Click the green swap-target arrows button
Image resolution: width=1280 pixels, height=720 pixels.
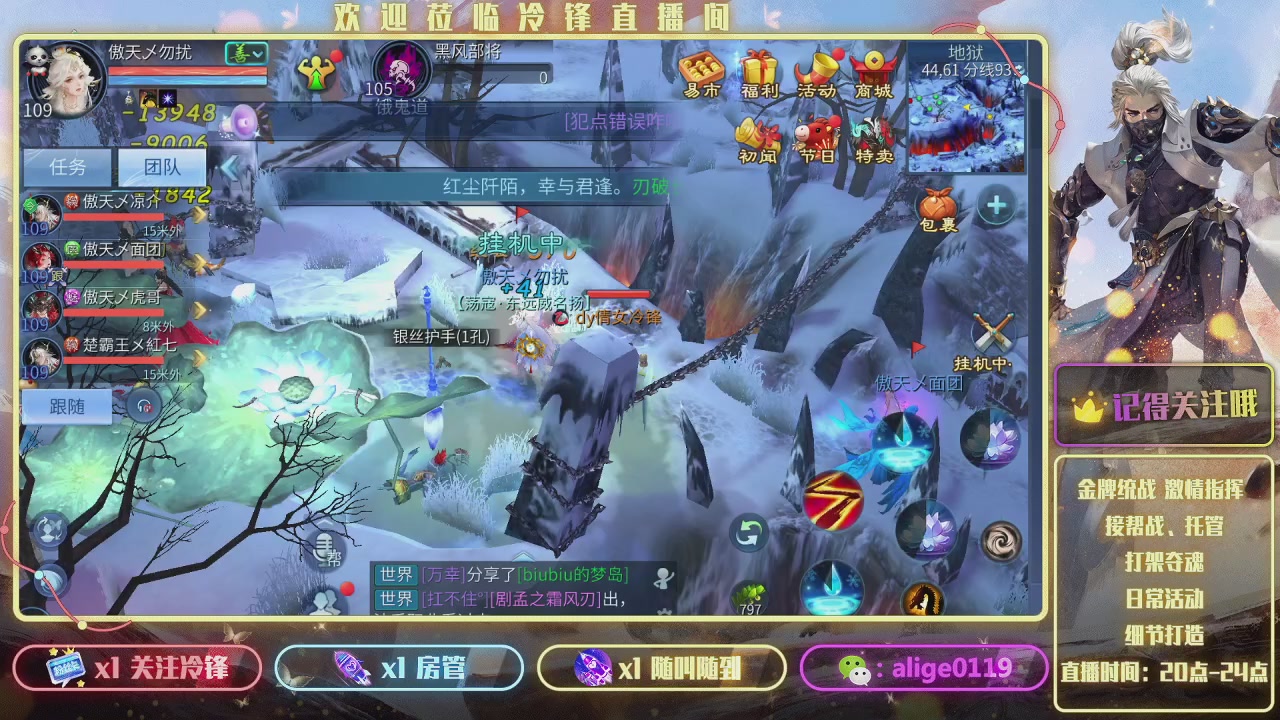[x=749, y=534]
